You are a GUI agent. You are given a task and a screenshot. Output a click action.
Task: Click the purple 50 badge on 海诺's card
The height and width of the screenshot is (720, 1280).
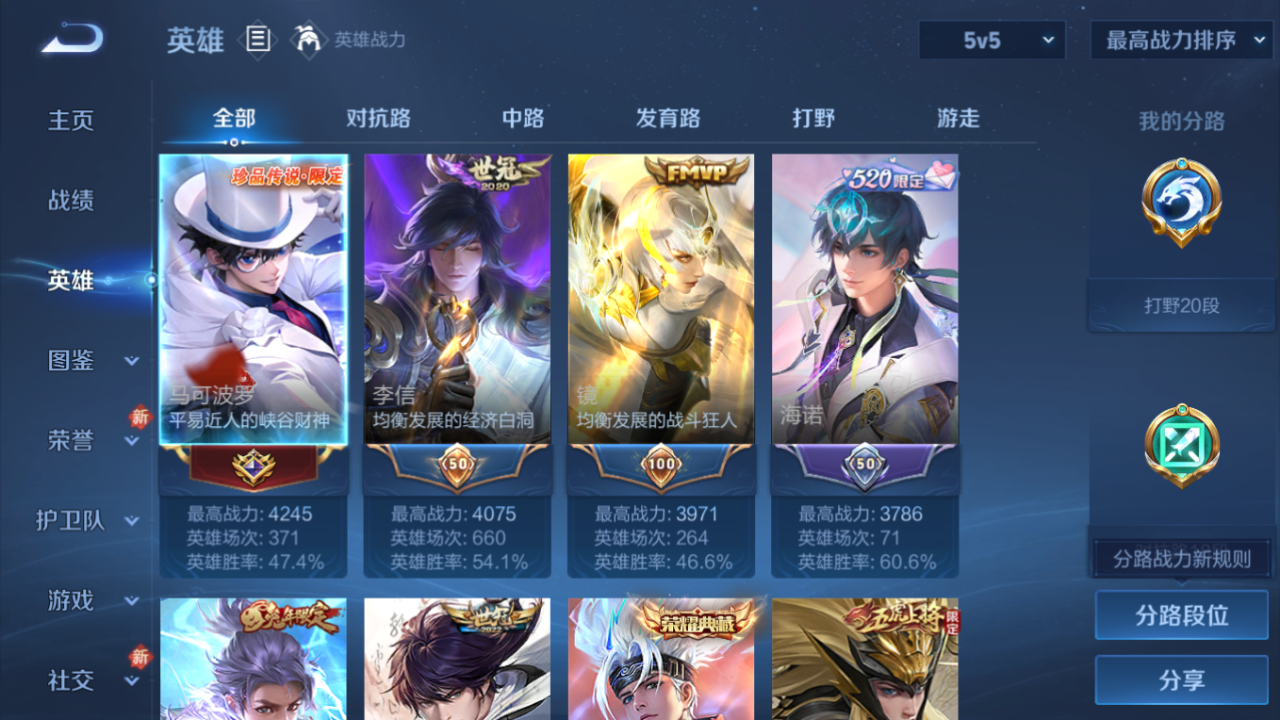[865, 465]
